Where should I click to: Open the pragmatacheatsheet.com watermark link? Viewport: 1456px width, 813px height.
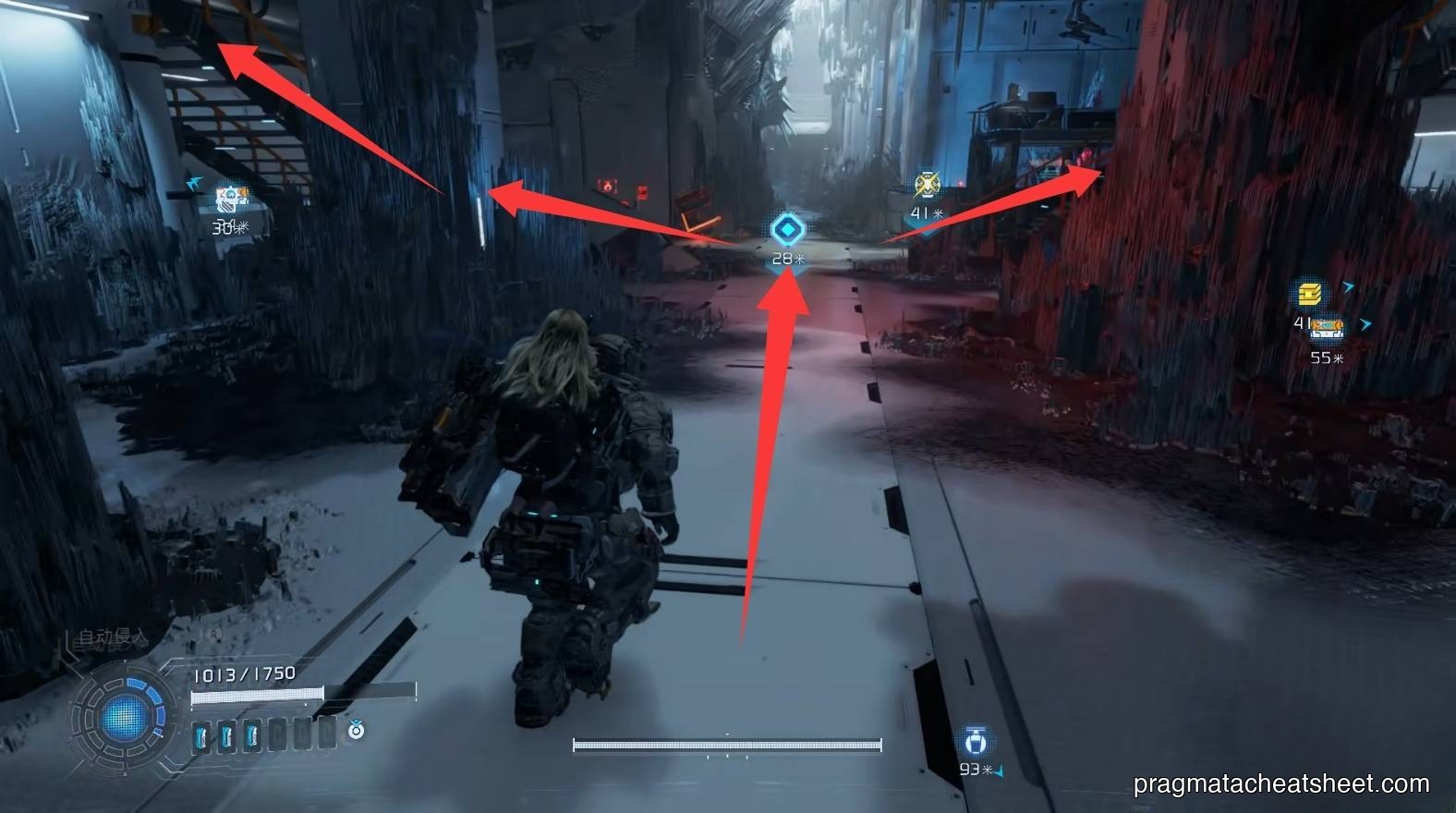pos(1280,783)
